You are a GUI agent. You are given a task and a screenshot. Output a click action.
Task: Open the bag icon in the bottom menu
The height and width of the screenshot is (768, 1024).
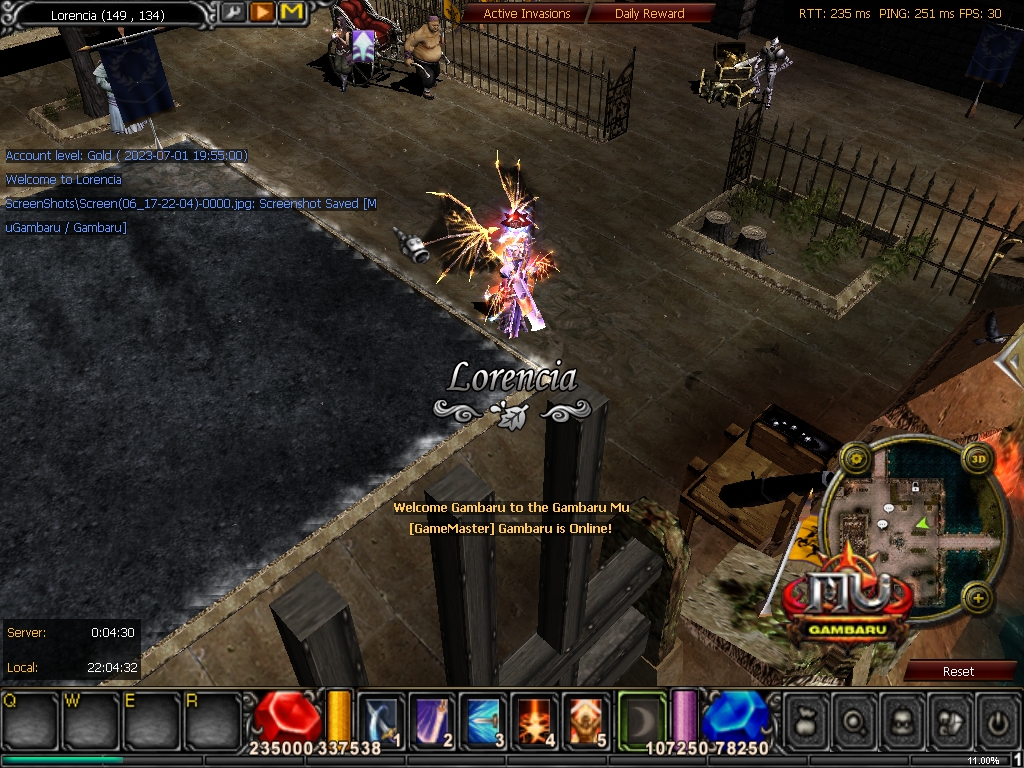(808, 719)
